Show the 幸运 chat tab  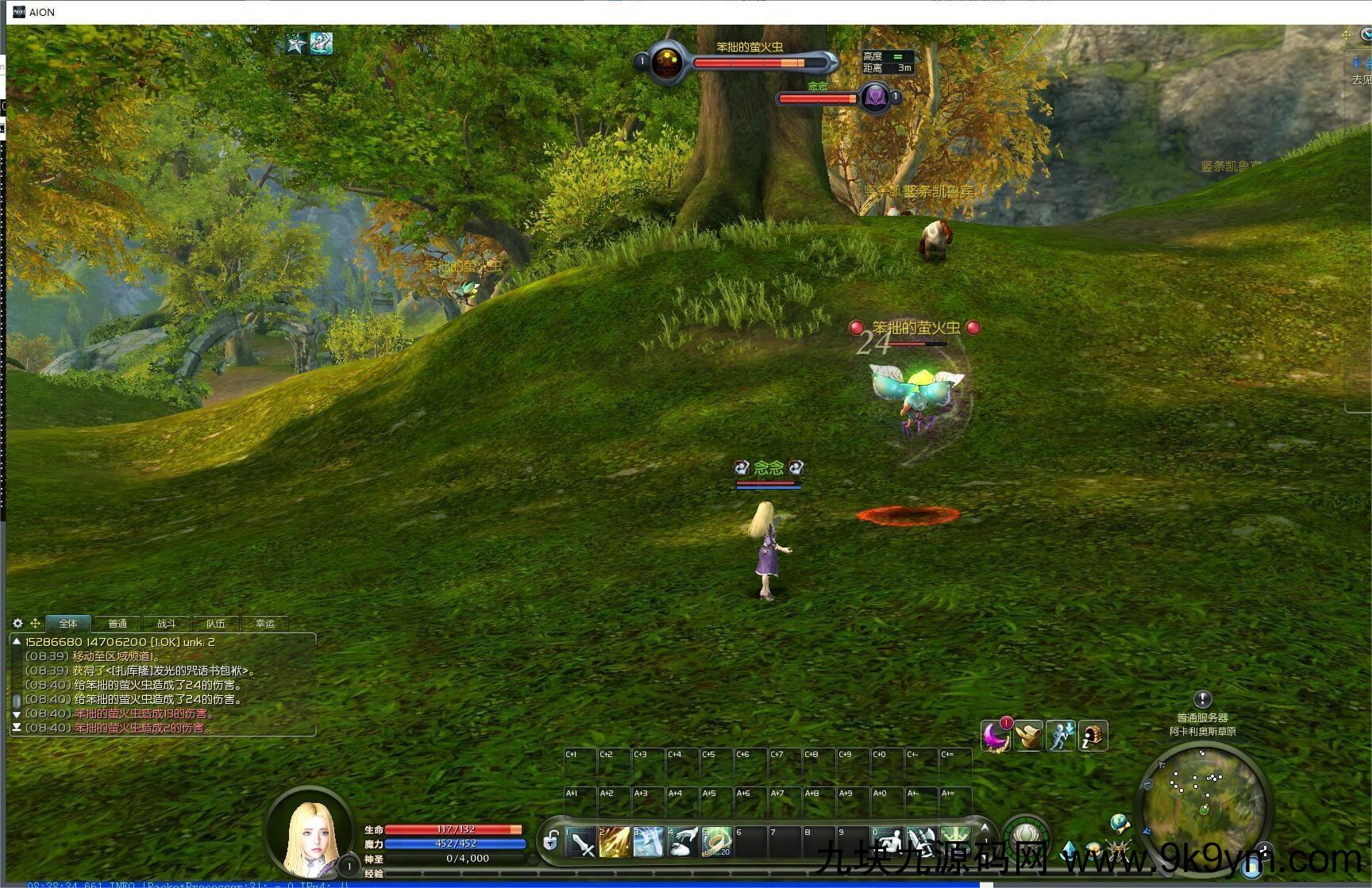pos(265,624)
